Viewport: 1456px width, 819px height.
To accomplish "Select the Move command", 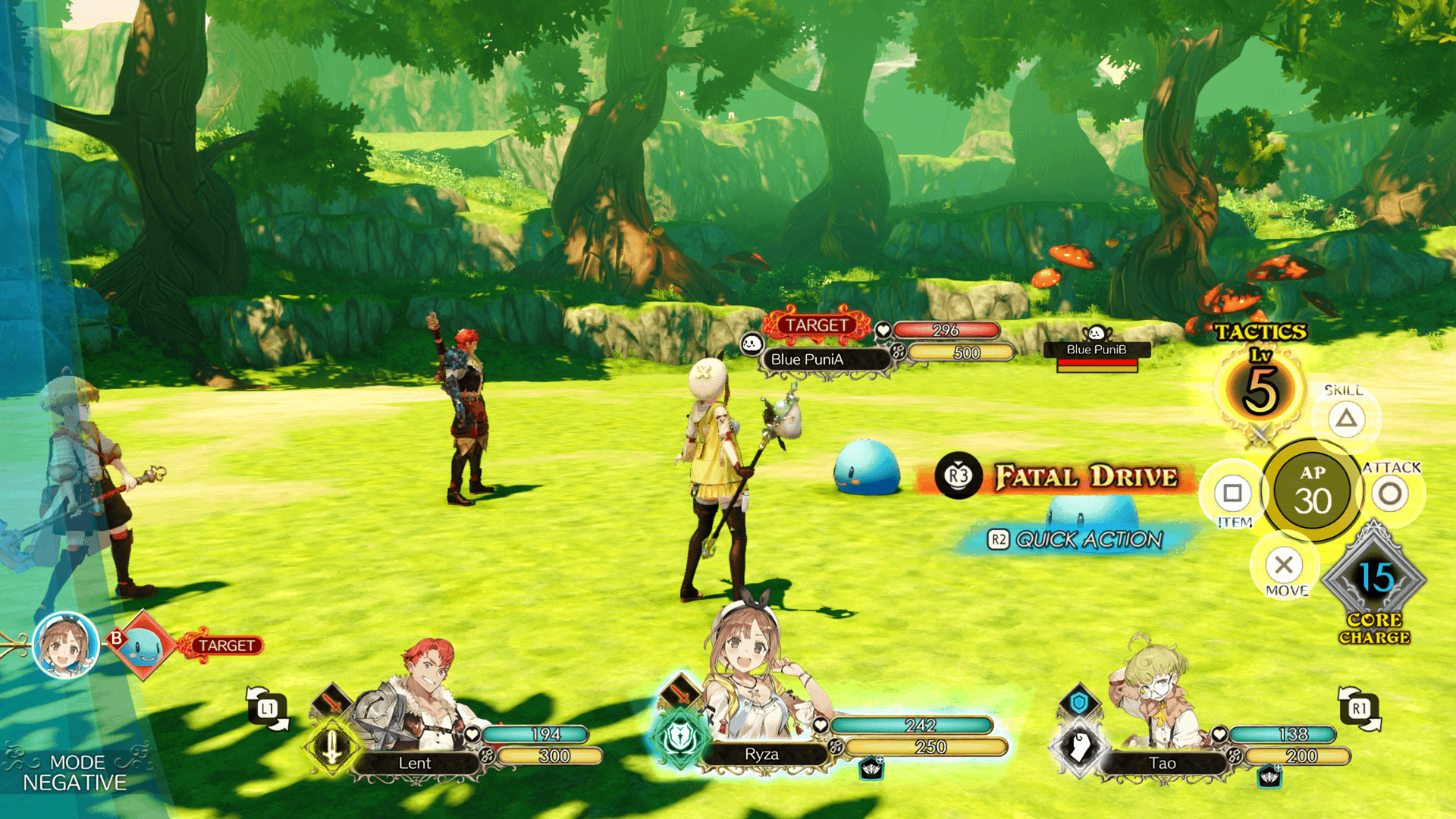I will coord(1284,565).
